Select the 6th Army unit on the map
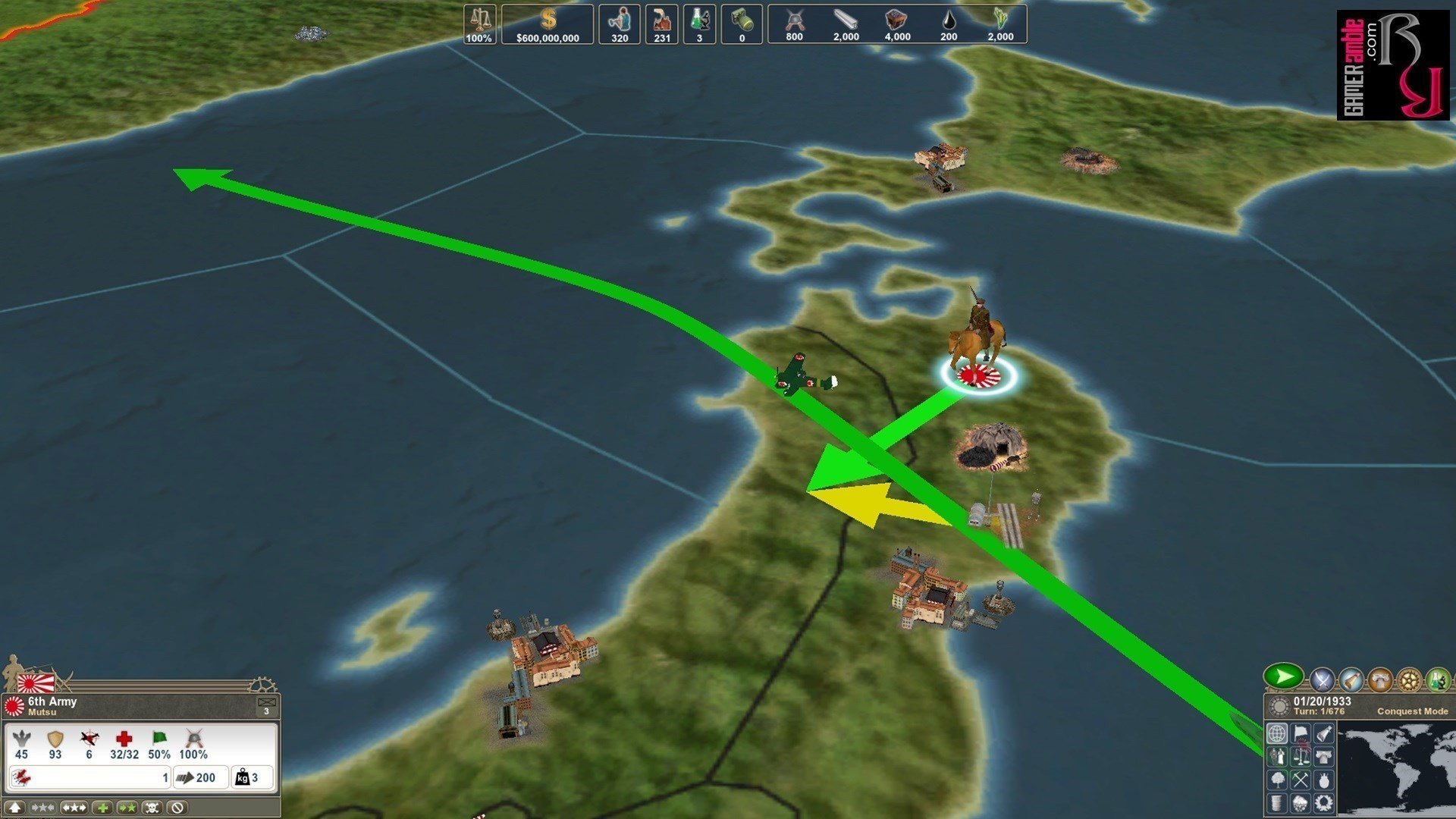 pos(978,349)
